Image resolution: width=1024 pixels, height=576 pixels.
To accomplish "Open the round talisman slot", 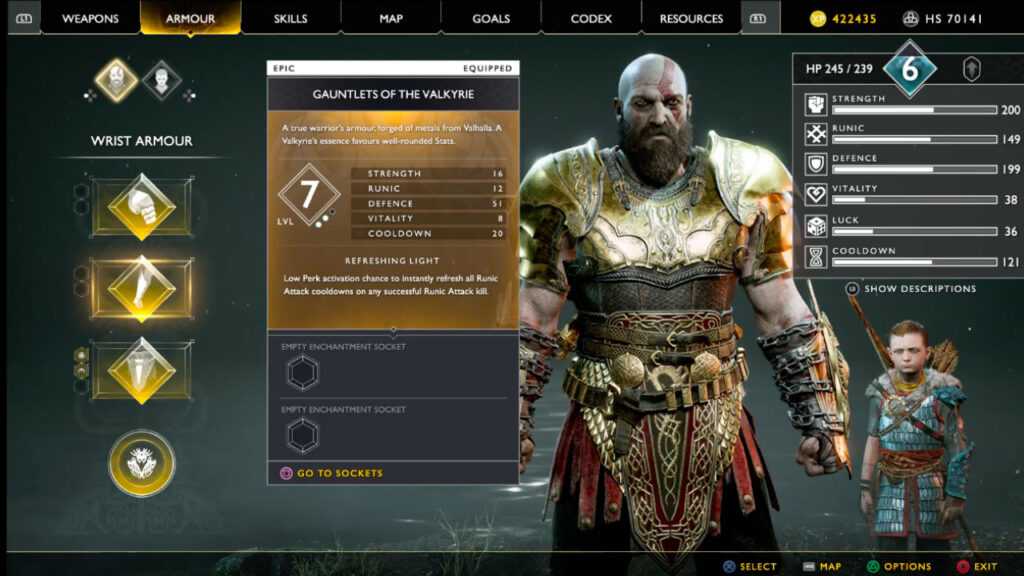I will click(141, 463).
